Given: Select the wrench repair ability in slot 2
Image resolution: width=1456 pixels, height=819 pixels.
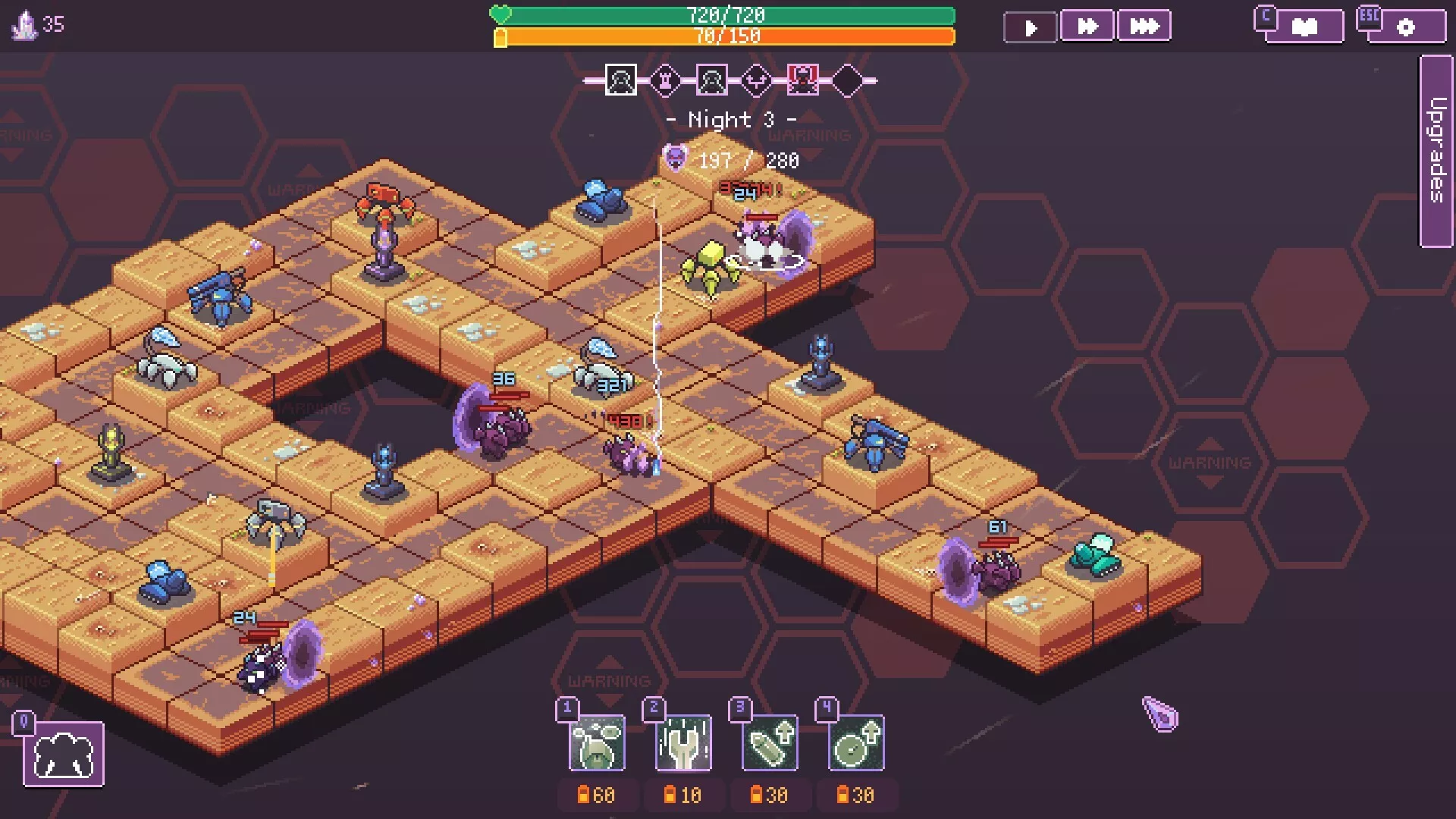Looking at the screenshot, I should (x=682, y=744).
